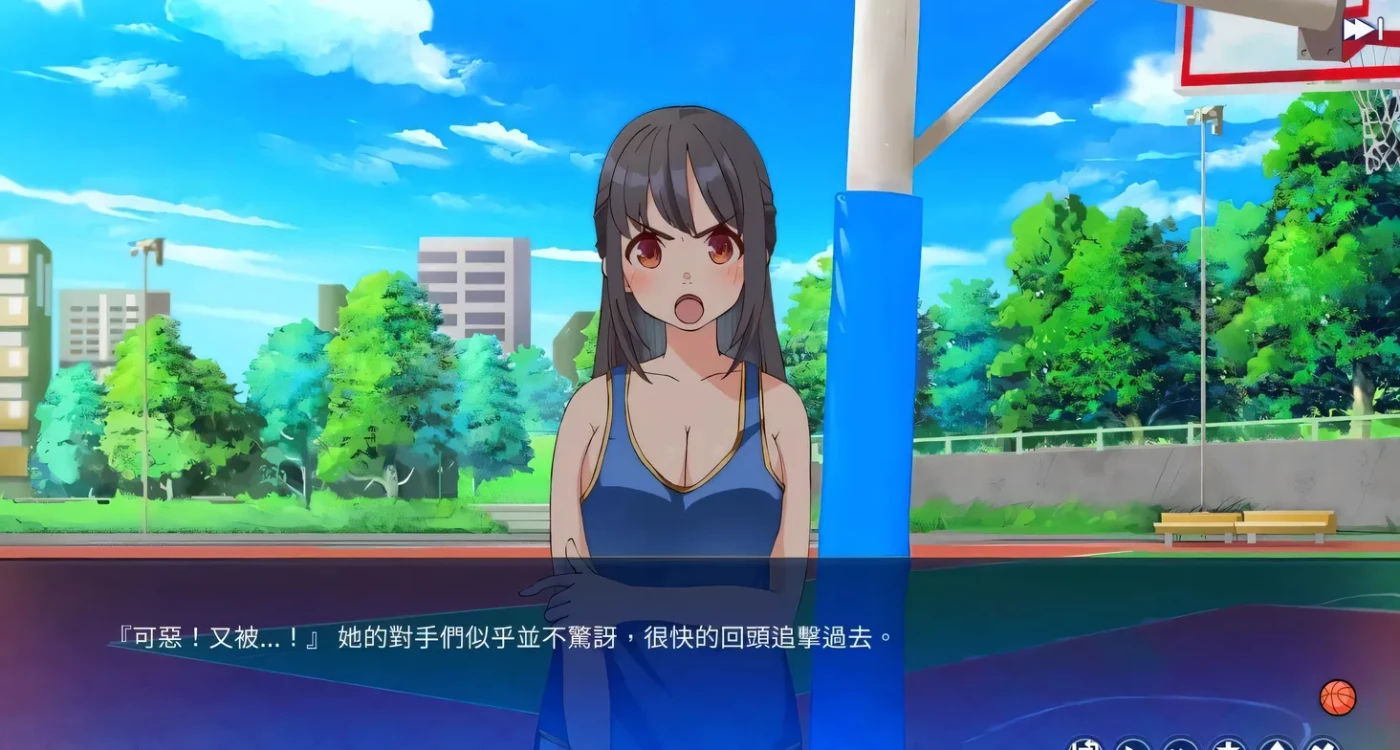Open the save game icon
Viewport: 1400px width, 750px height.
(1227, 747)
